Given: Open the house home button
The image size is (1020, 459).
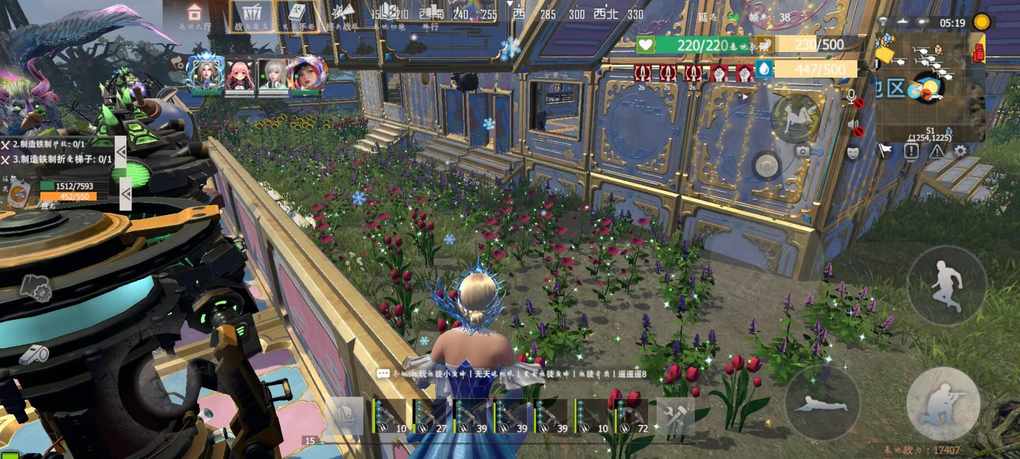Looking at the screenshot, I should click(x=193, y=13).
